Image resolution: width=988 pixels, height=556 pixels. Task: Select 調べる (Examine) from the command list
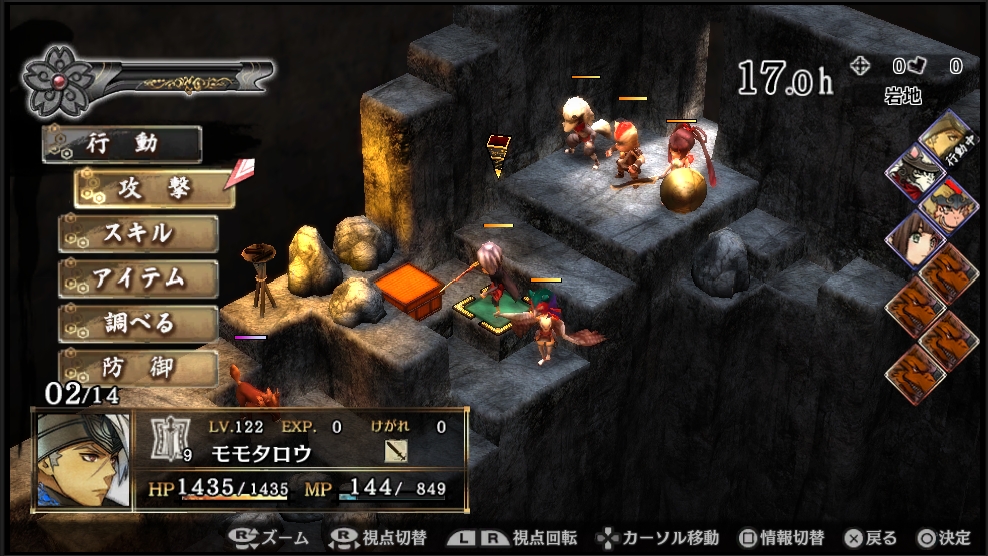(139, 324)
